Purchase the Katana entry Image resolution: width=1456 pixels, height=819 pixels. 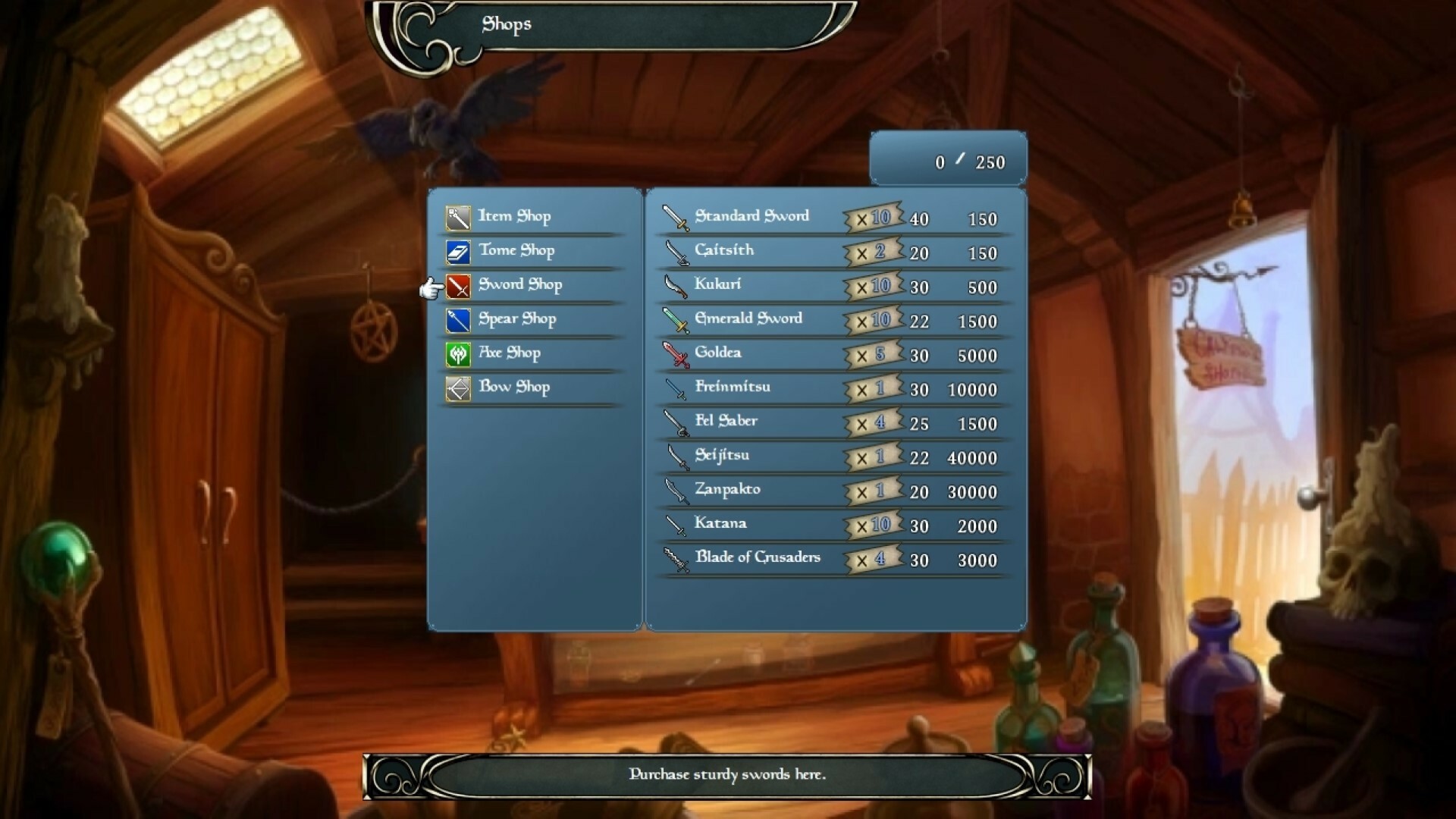[x=720, y=523]
